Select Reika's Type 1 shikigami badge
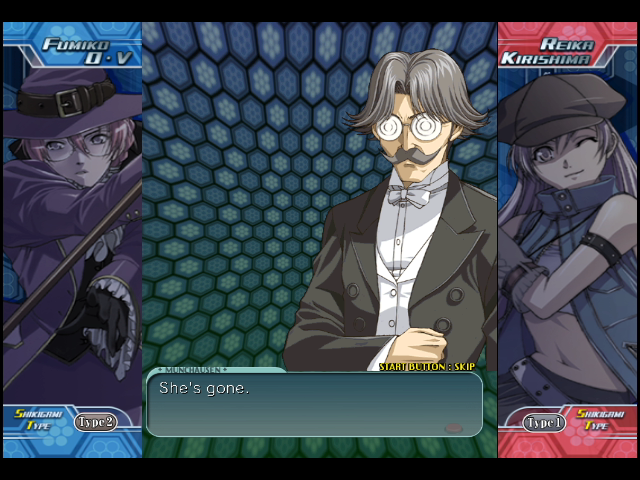Screen dimensions: 640x480 [545, 423]
